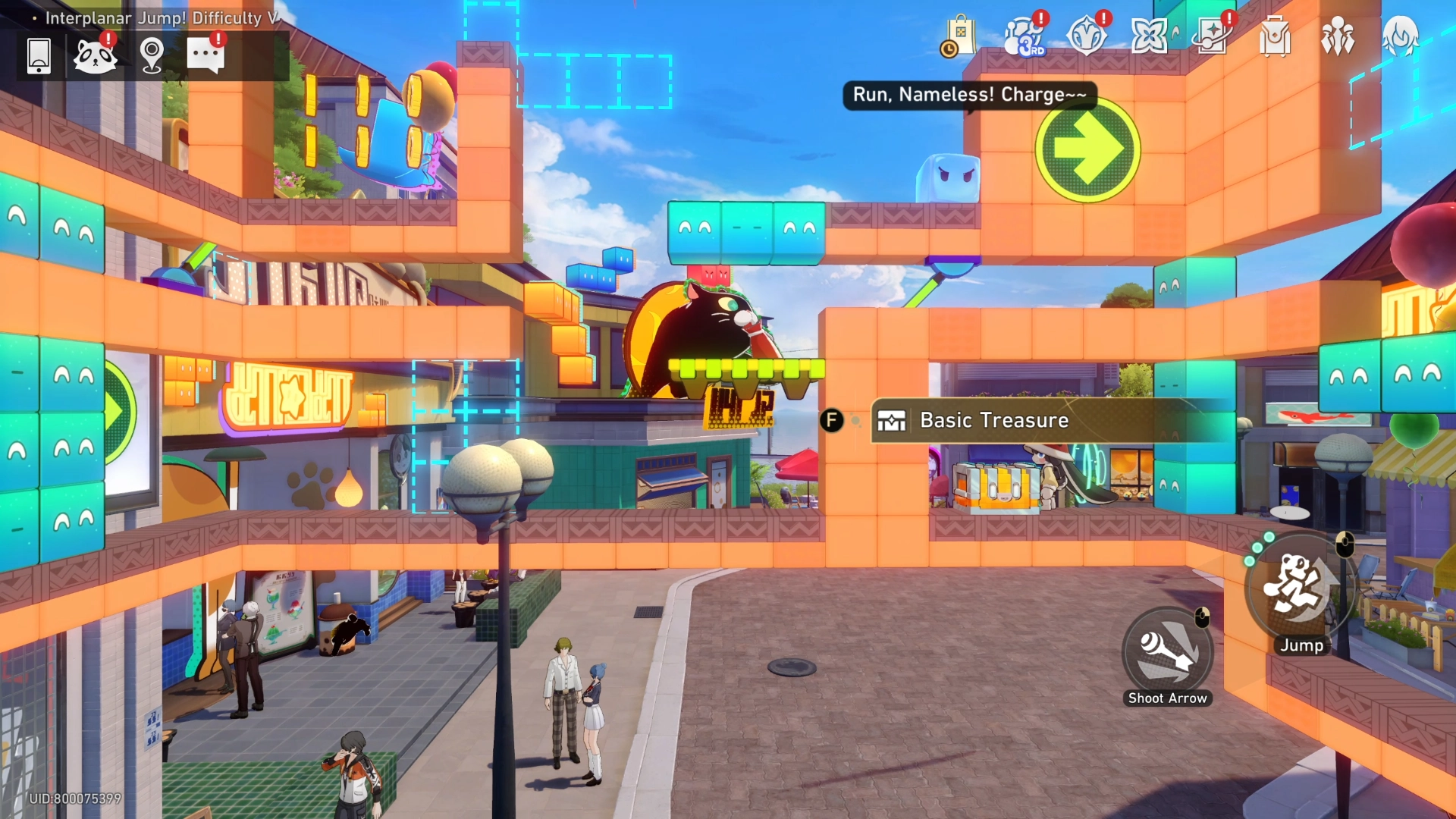Open the phone menu icon
The height and width of the screenshot is (819, 1456).
[x=39, y=56]
